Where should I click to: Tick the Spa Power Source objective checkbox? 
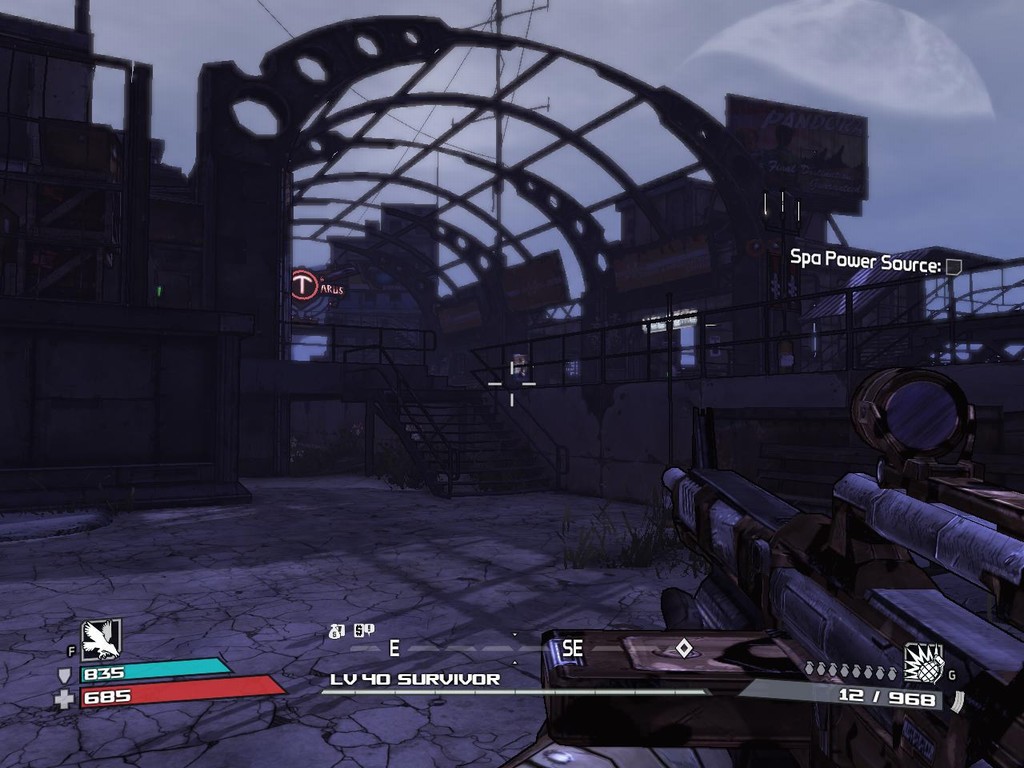(x=954, y=266)
